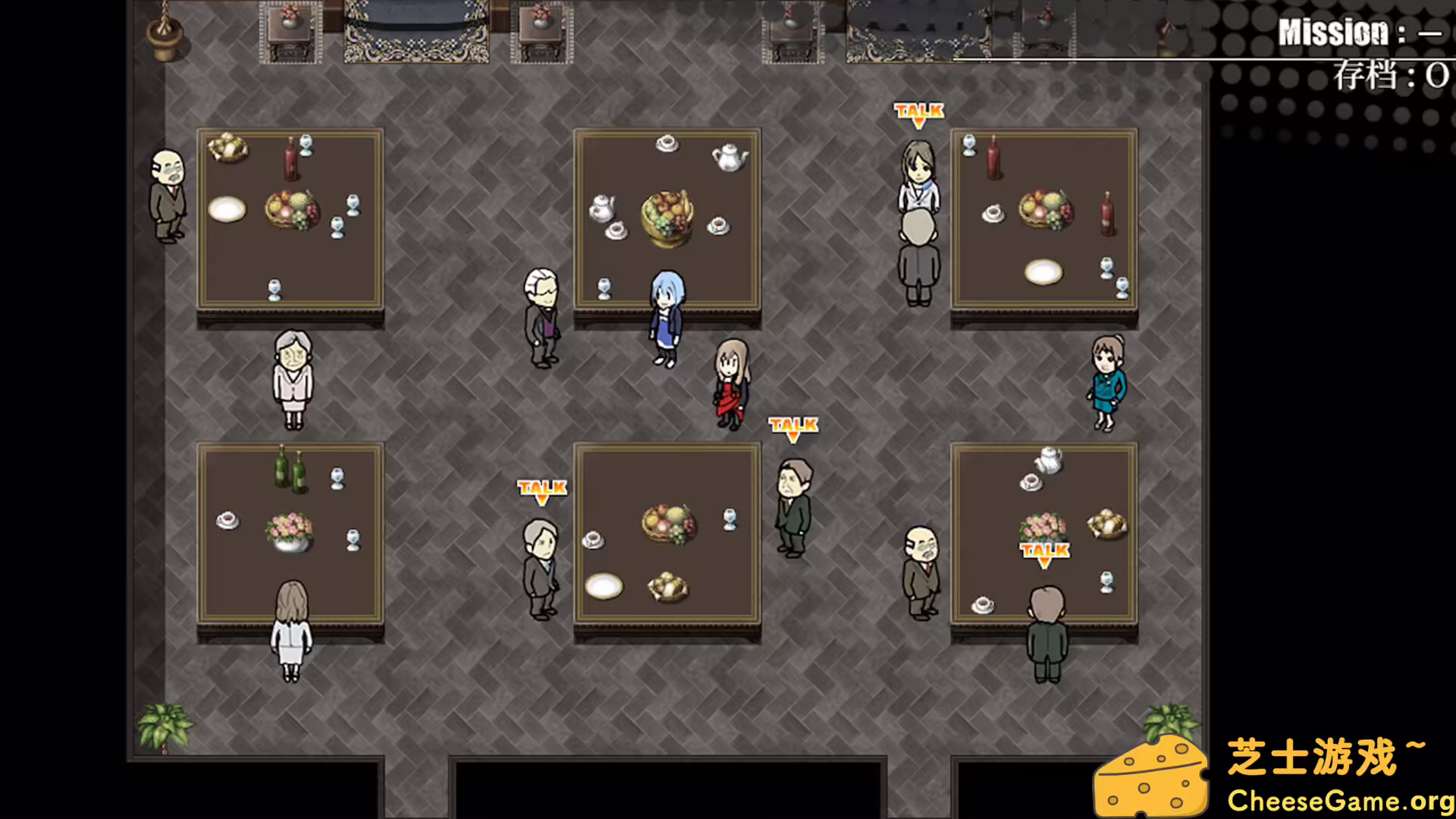
Task: Select the flower vase on the bottom-left table
Action: click(x=291, y=531)
